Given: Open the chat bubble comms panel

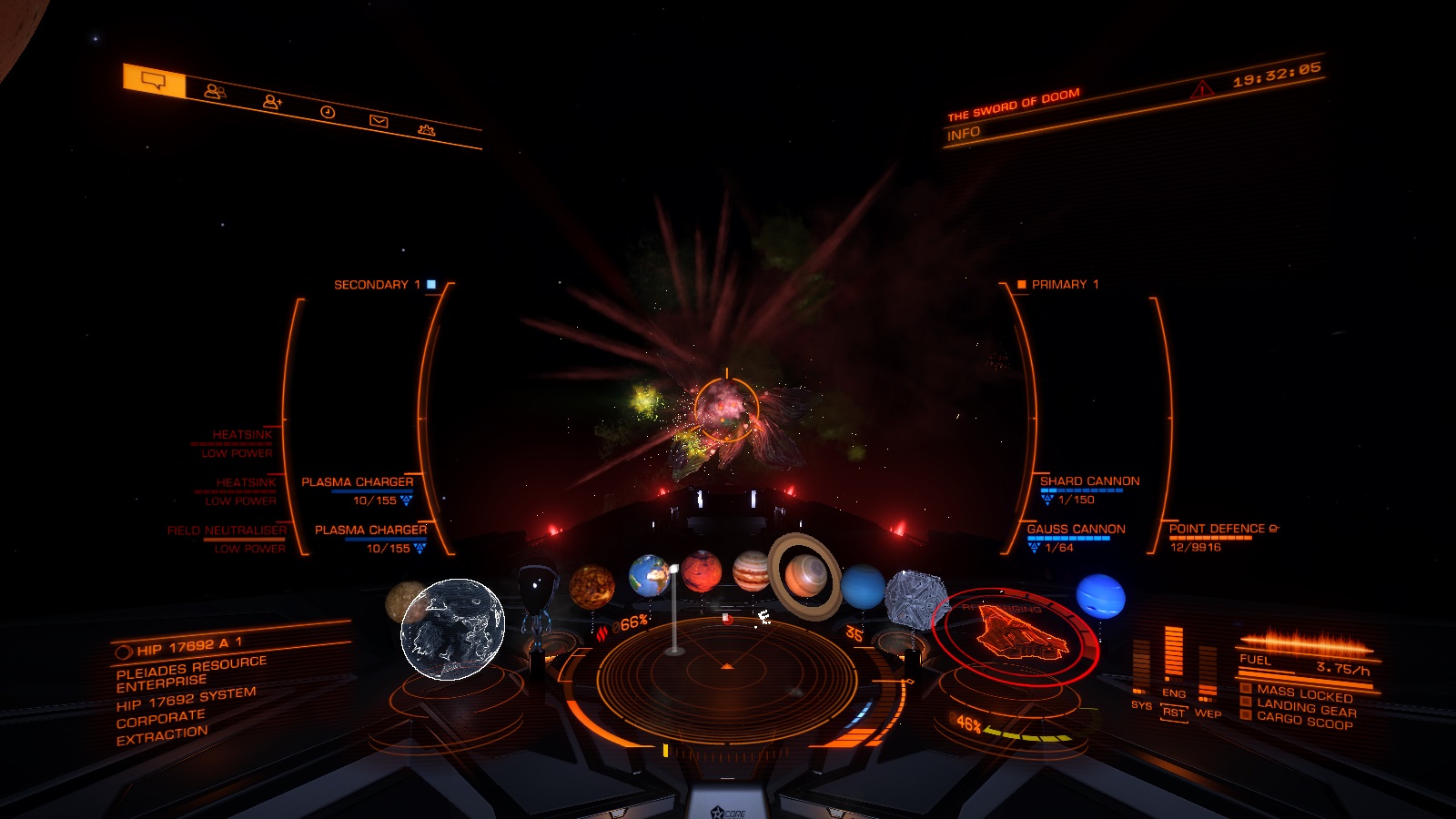Looking at the screenshot, I should click(155, 82).
